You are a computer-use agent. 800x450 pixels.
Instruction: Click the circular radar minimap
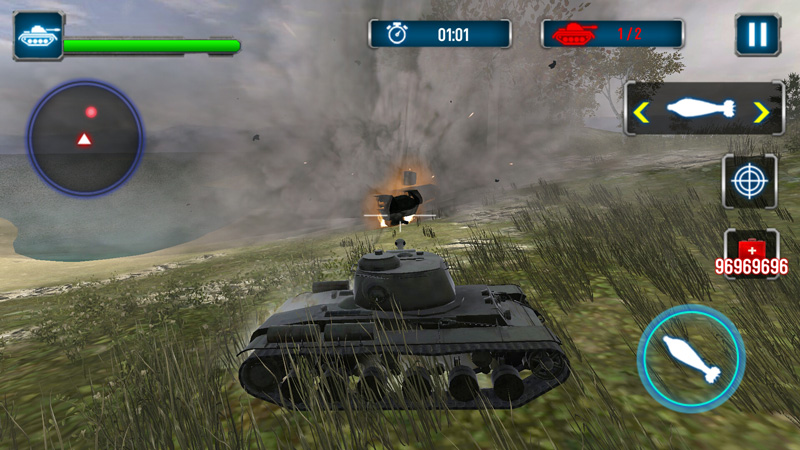tap(85, 136)
